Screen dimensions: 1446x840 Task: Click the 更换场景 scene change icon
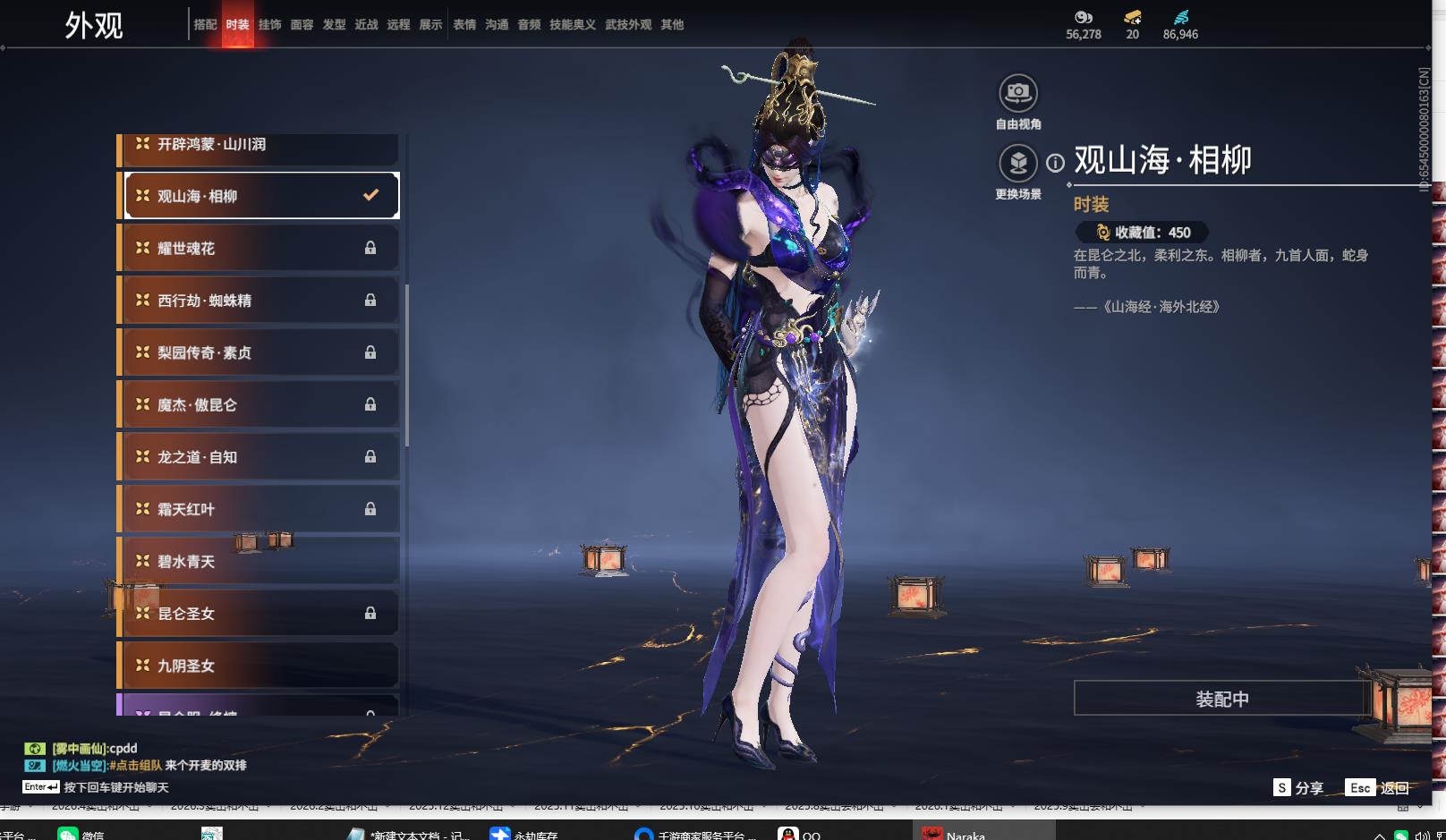pos(1017,164)
